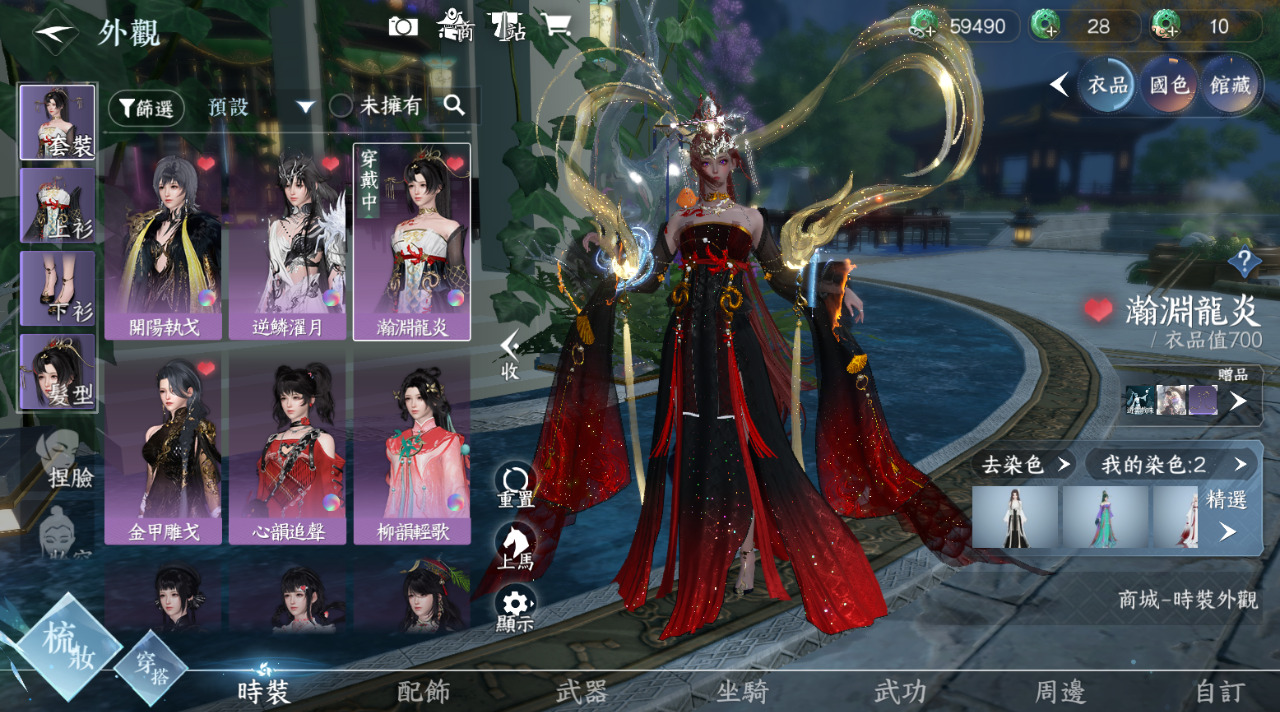Open the 武器 bottom tab
Image resolution: width=1280 pixels, height=712 pixels.
[583, 691]
